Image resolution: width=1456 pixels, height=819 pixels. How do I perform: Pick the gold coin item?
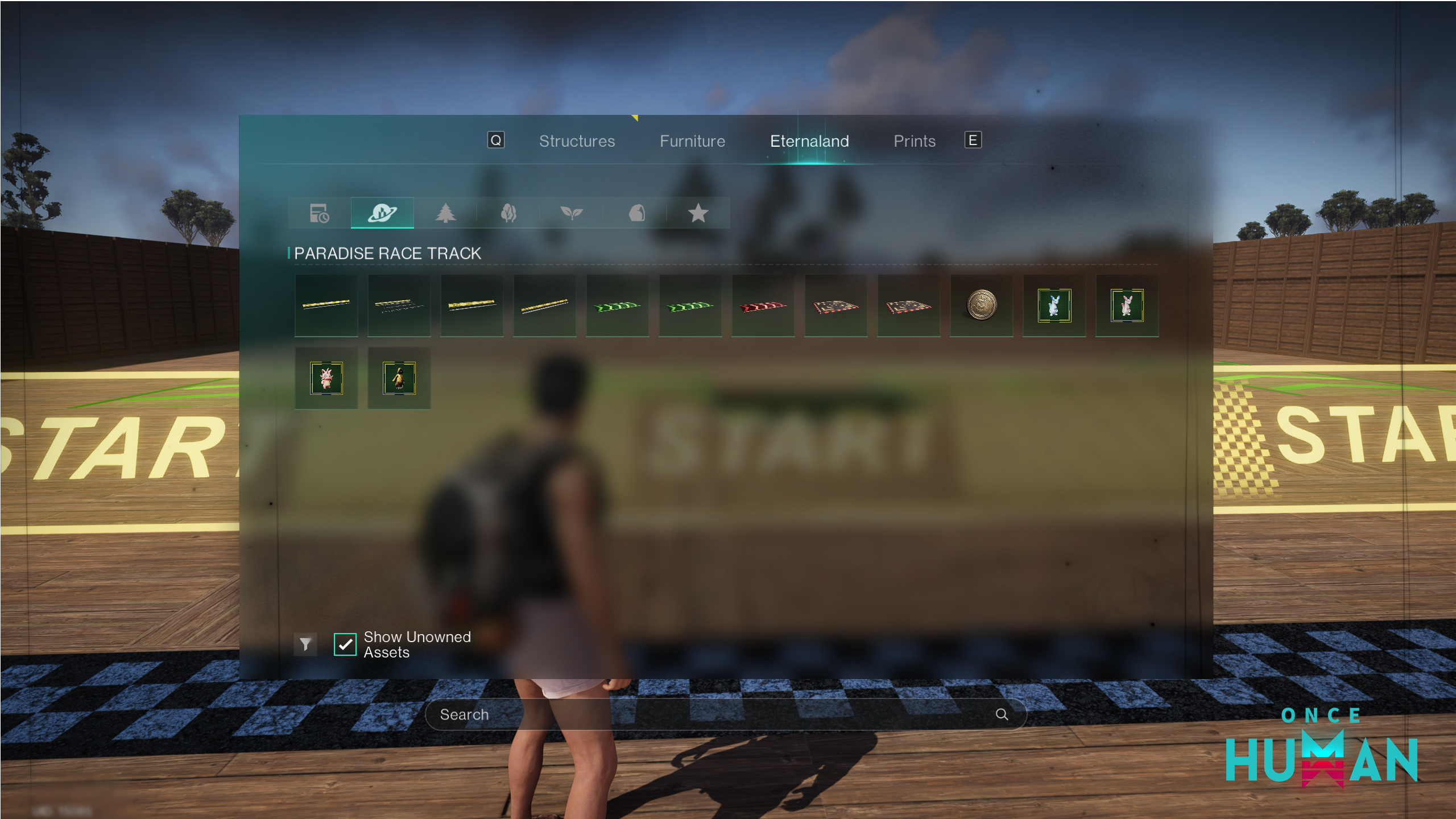[x=981, y=305]
